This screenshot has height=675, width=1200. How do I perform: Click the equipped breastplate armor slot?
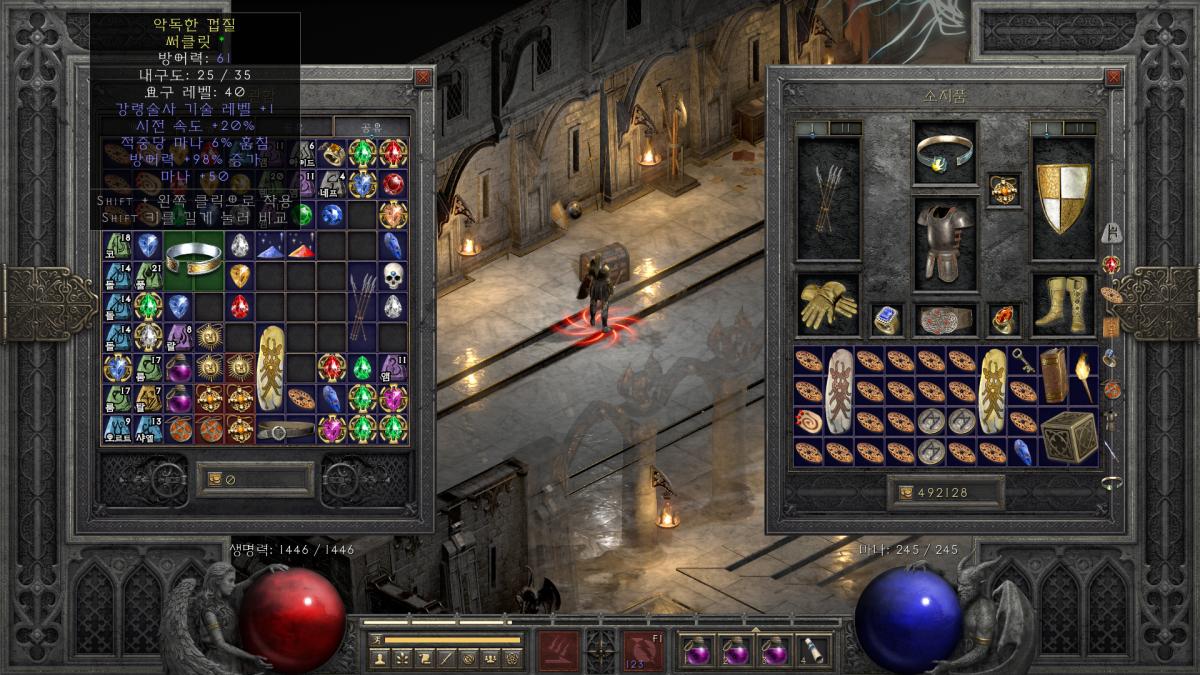pyautogui.click(x=944, y=238)
